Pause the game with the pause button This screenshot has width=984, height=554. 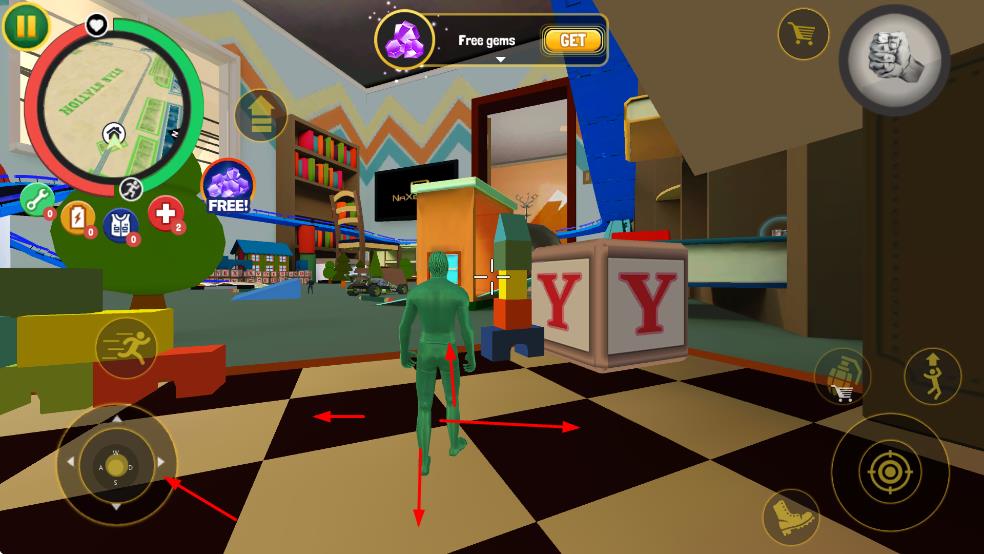(26, 26)
